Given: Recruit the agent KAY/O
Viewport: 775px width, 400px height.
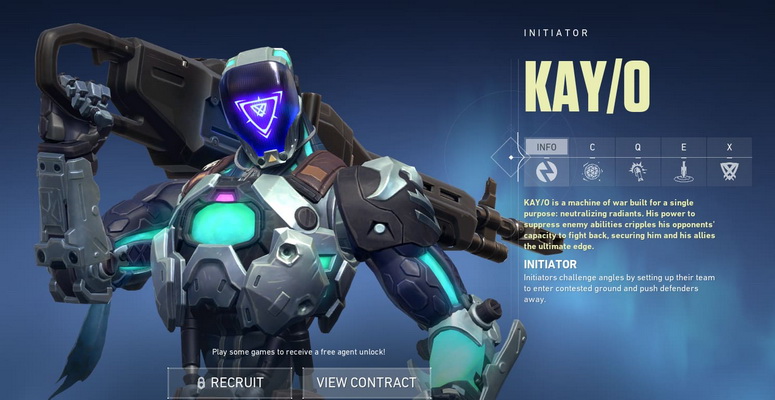Looking at the screenshot, I should (x=230, y=382).
